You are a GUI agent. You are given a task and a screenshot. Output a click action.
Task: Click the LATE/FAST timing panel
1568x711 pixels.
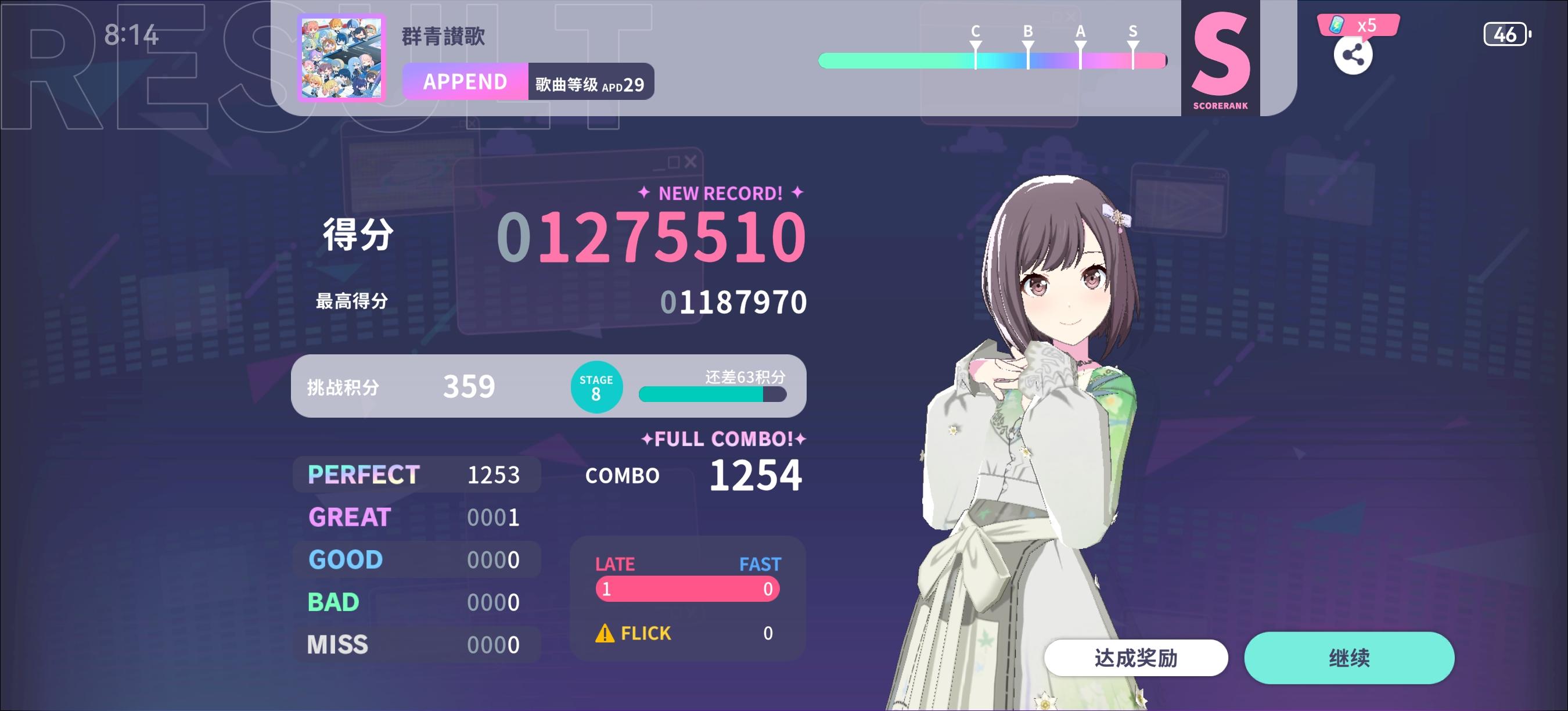(x=686, y=587)
